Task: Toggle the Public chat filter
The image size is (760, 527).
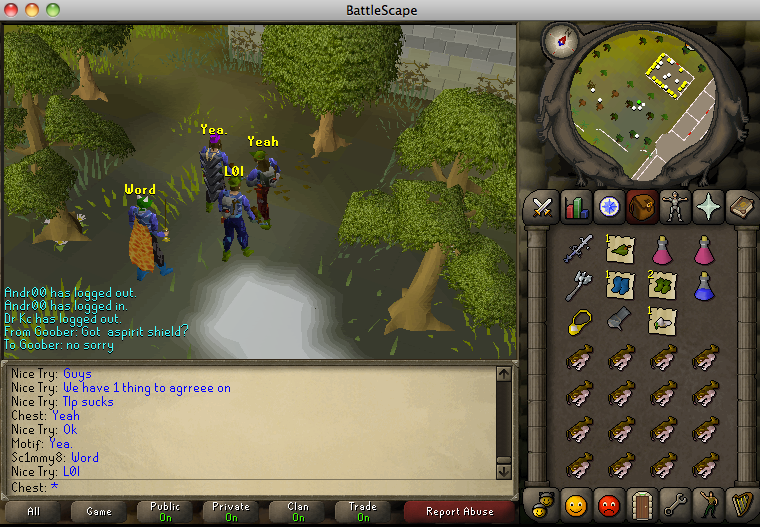Action: 165,511
